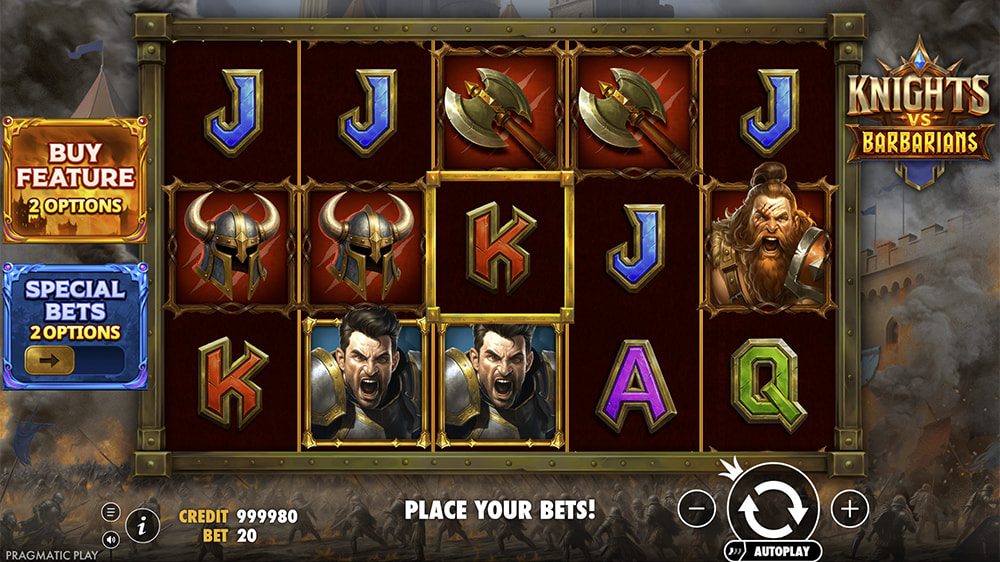
Task: Increase the bet with the plus button
Action: point(850,509)
